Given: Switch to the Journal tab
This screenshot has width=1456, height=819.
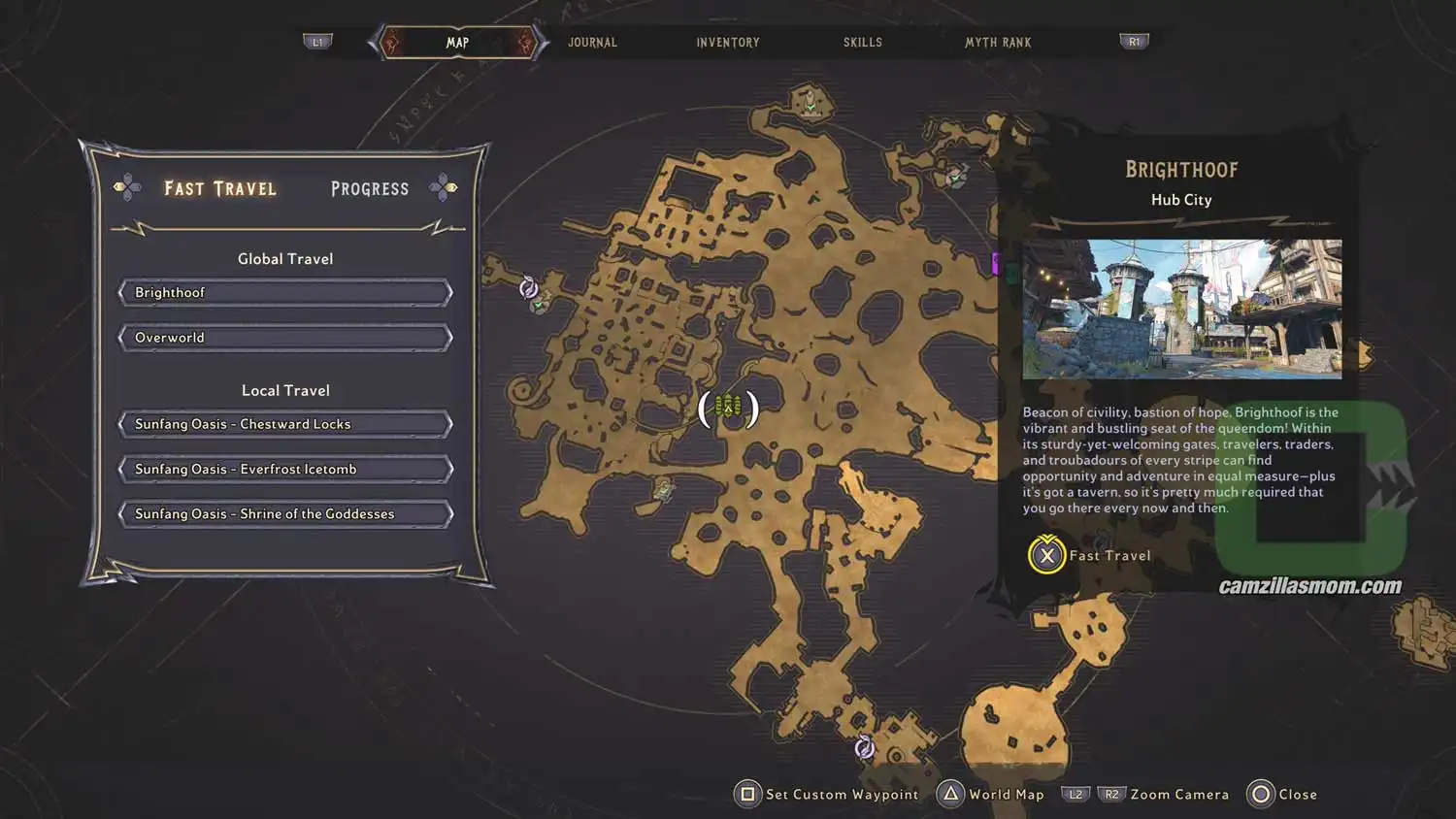Looking at the screenshot, I should [592, 42].
